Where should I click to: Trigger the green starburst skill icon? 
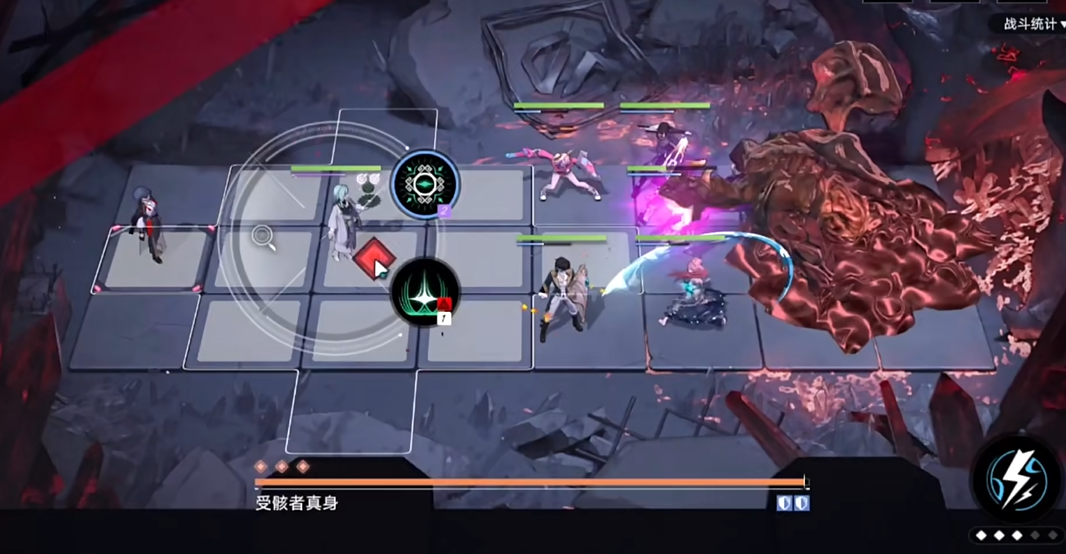[x=425, y=292]
